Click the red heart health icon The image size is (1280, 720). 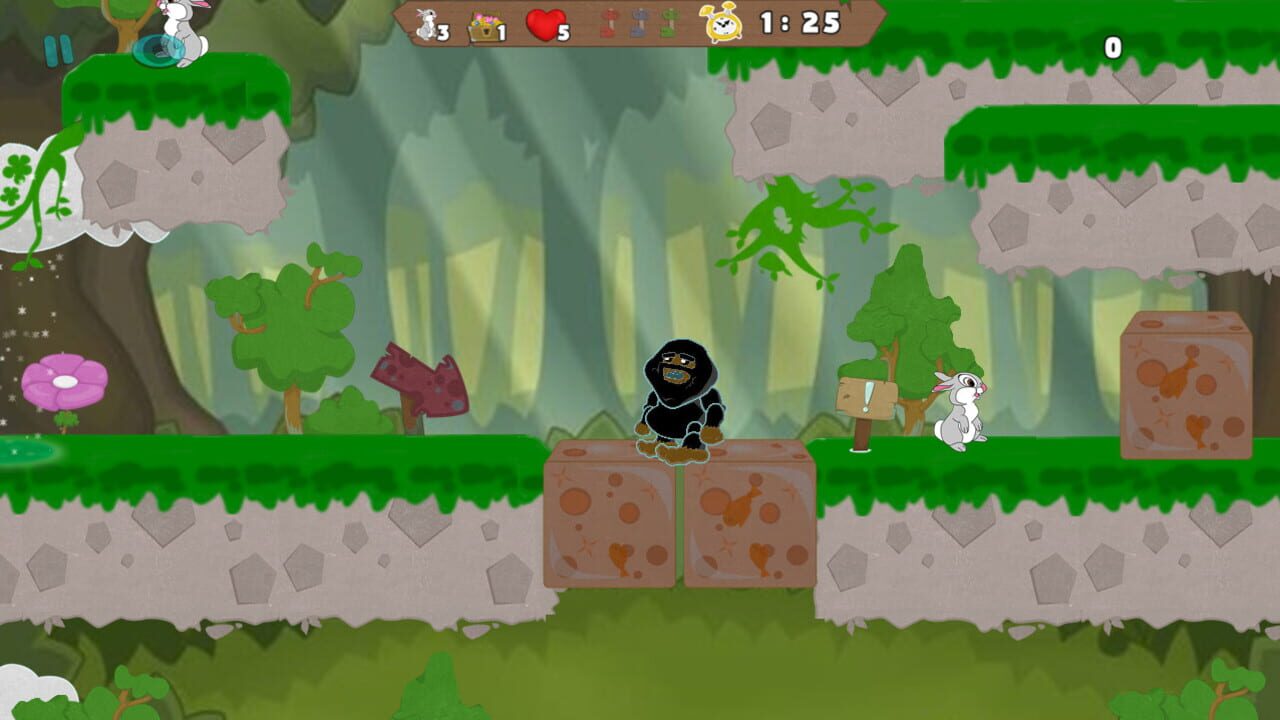[547, 23]
